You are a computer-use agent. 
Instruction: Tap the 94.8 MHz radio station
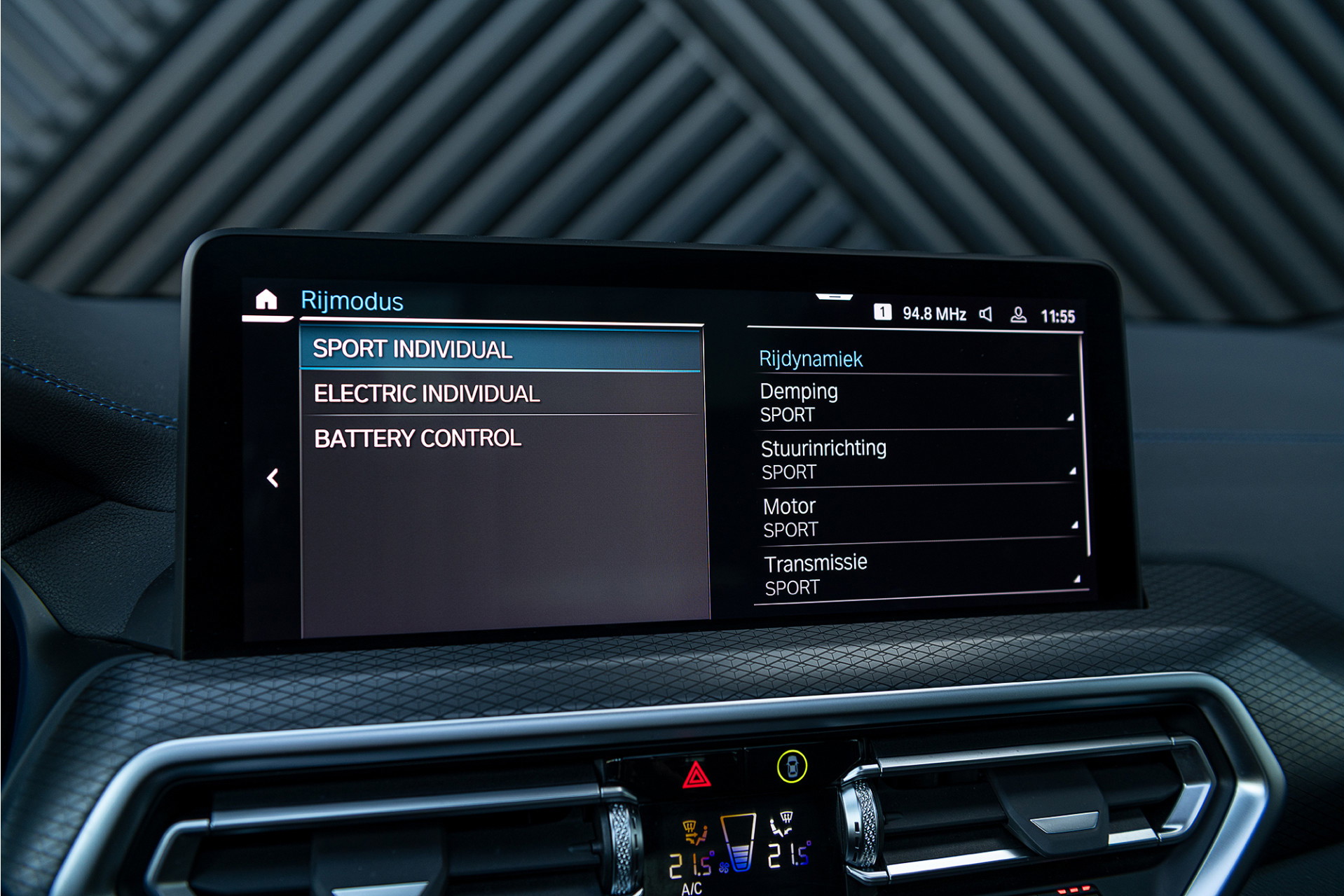pyautogui.click(x=933, y=314)
